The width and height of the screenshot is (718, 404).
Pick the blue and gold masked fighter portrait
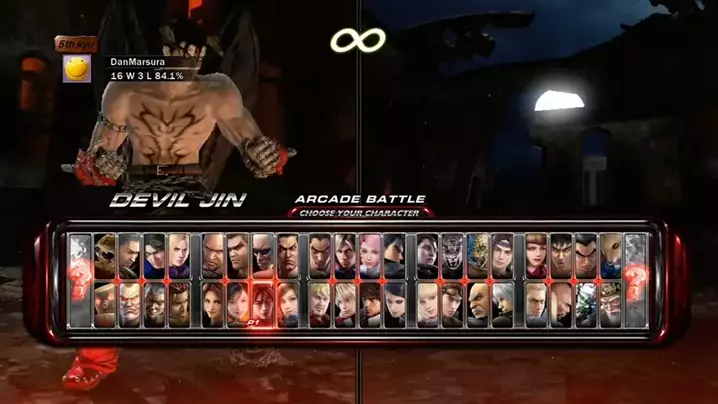pyautogui.click(x=478, y=255)
